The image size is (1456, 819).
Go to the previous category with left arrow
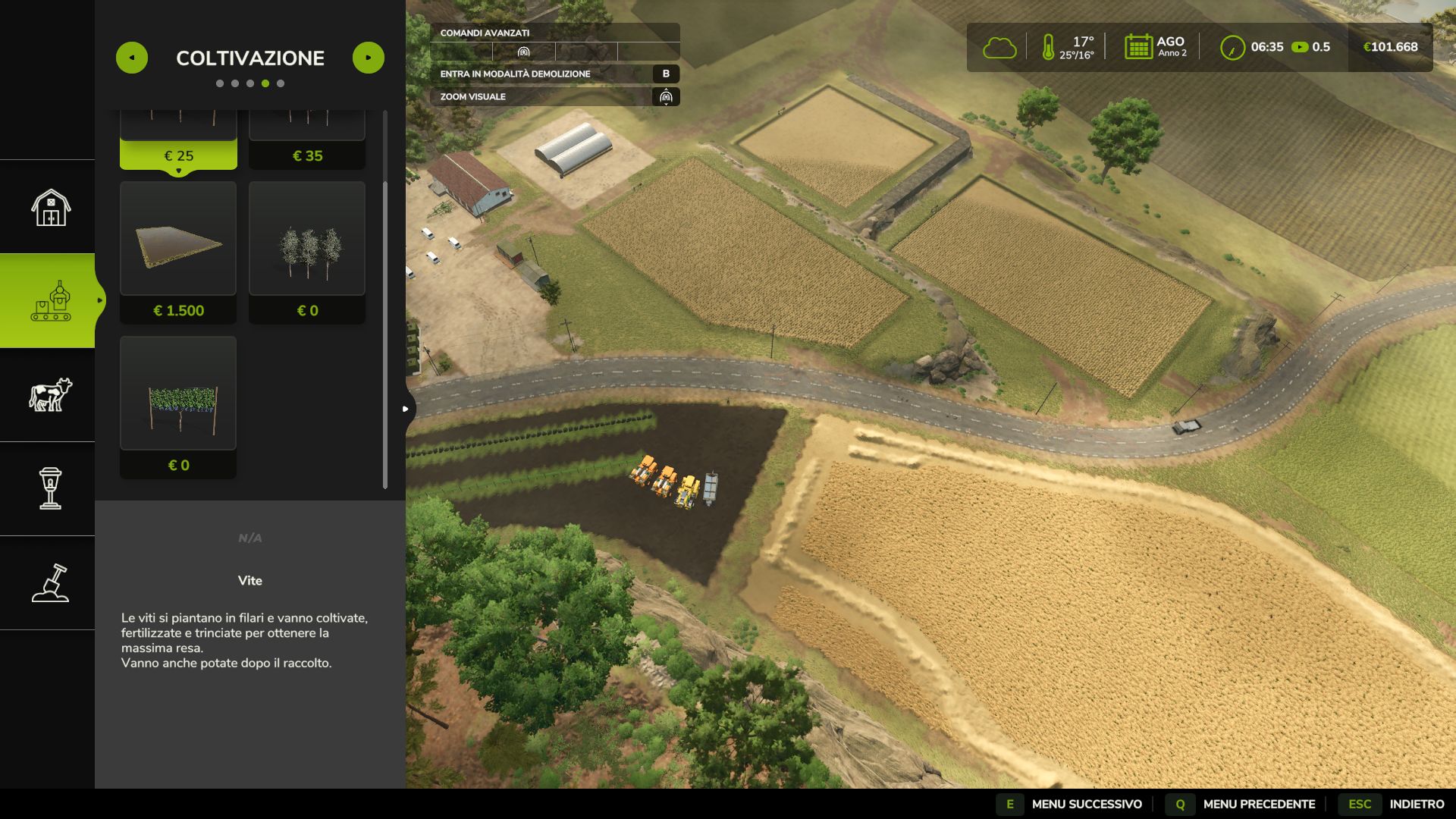(132, 58)
